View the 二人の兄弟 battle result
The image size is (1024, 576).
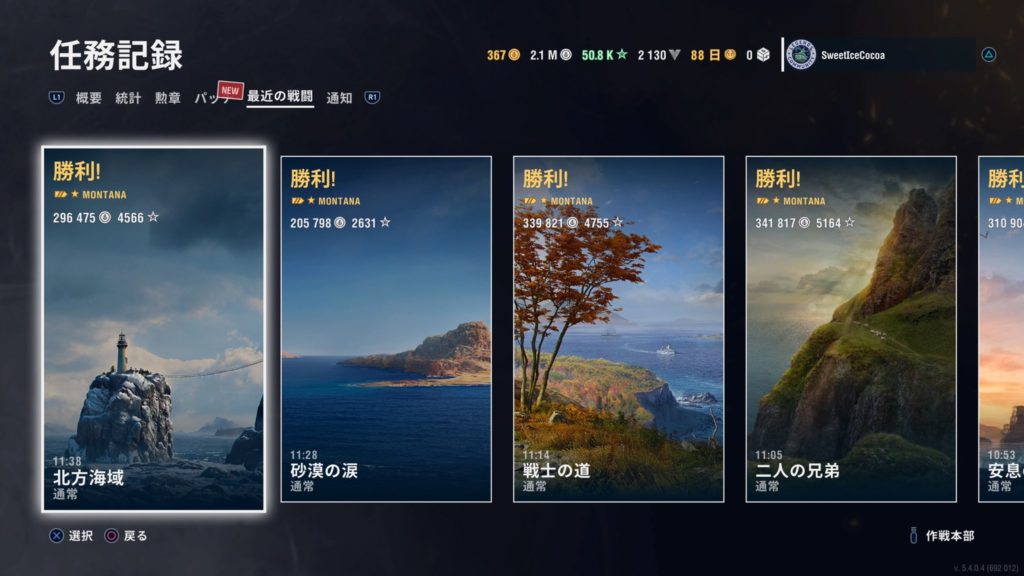pos(851,329)
